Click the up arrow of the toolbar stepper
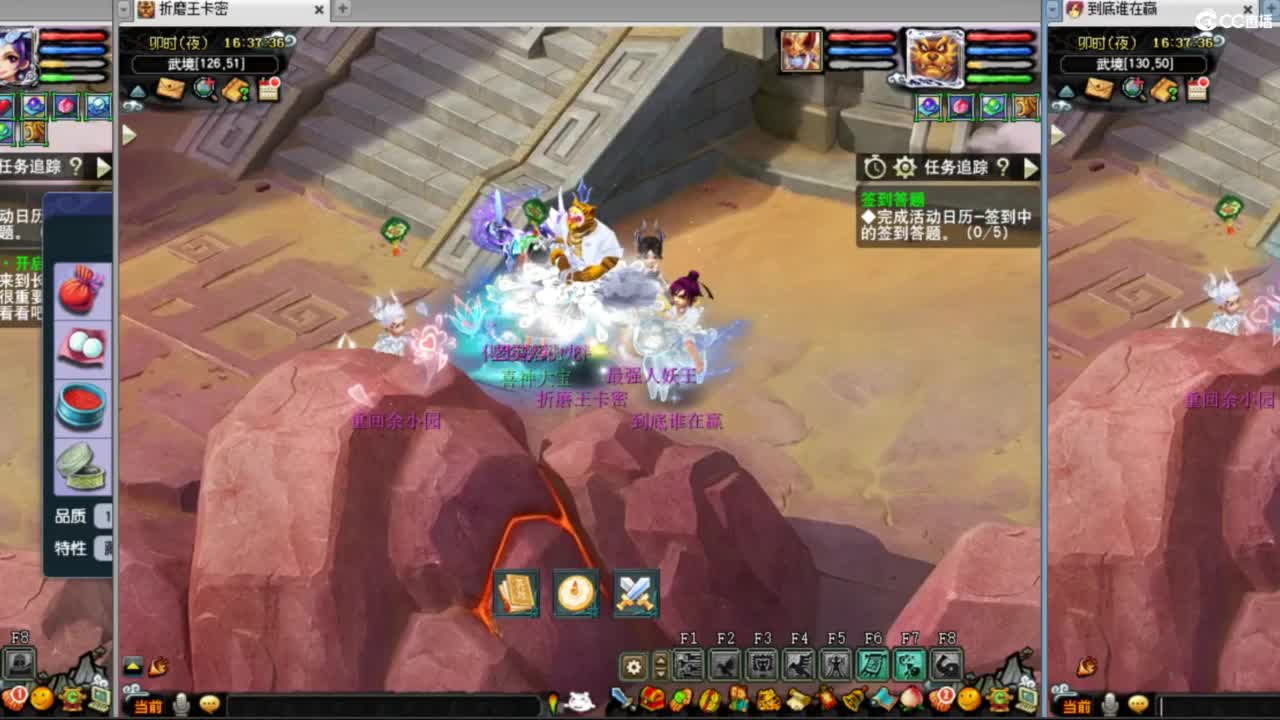The image size is (1280, 720). [660, 661]
